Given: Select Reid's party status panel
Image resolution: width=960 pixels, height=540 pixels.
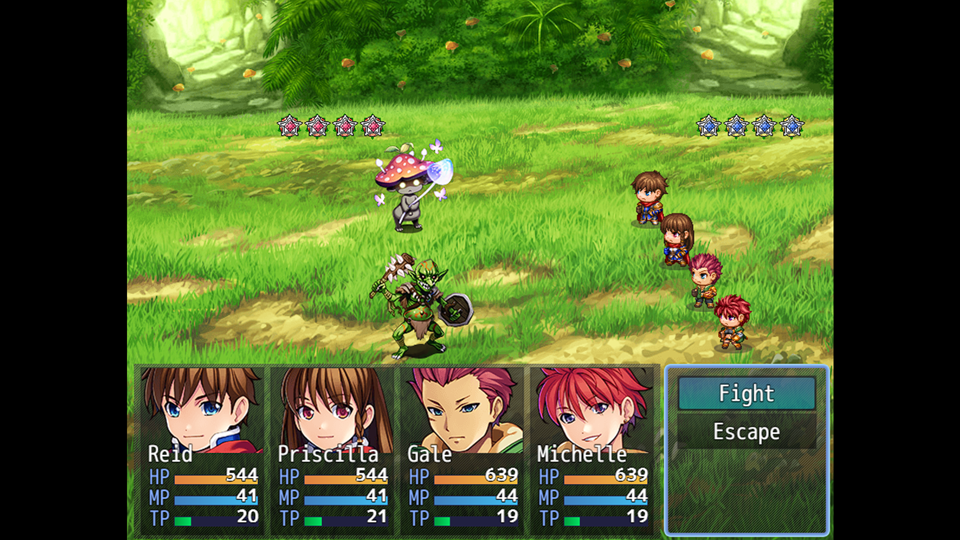Looking at the screenshot, I should pyautogui.click(x=202, y=449).
